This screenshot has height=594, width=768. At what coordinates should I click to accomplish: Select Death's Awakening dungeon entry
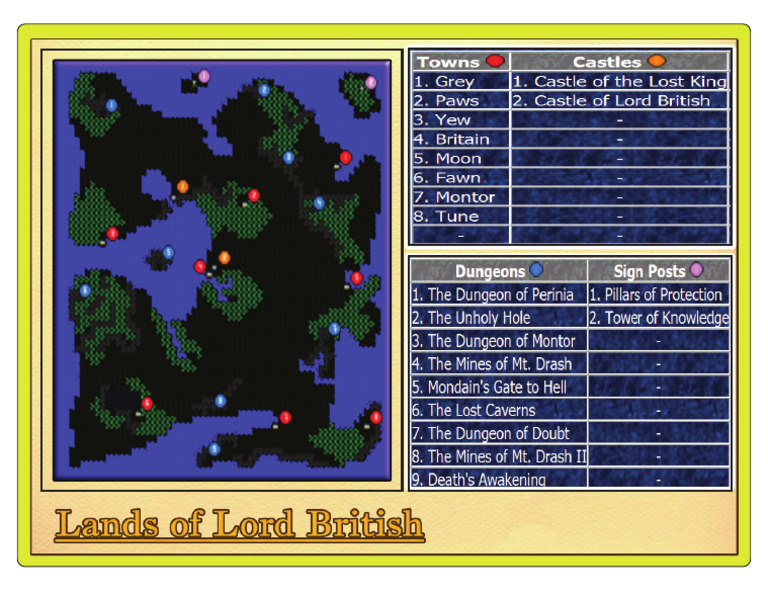(x=479, y=479)
